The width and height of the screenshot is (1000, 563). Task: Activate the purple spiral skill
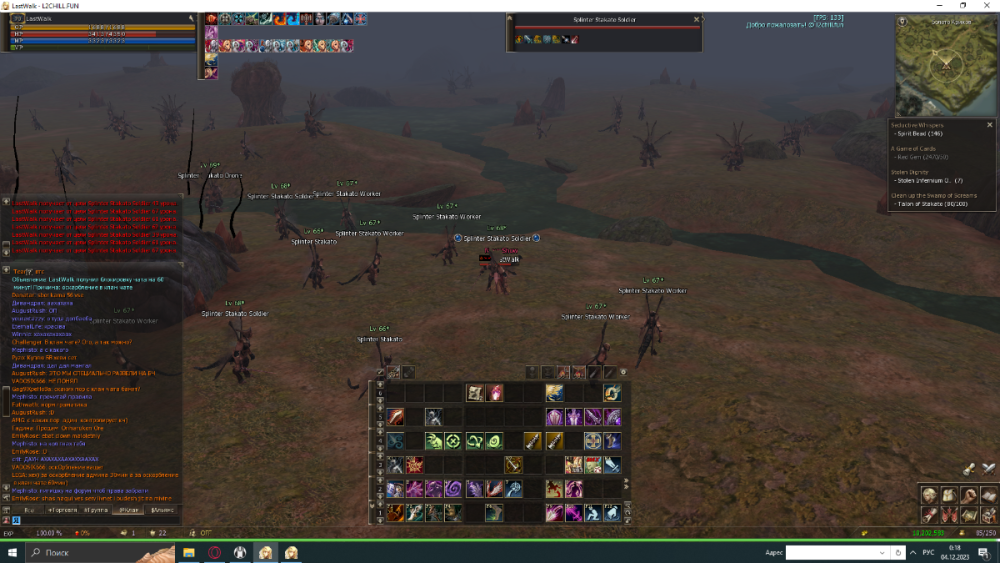point(454,489)
